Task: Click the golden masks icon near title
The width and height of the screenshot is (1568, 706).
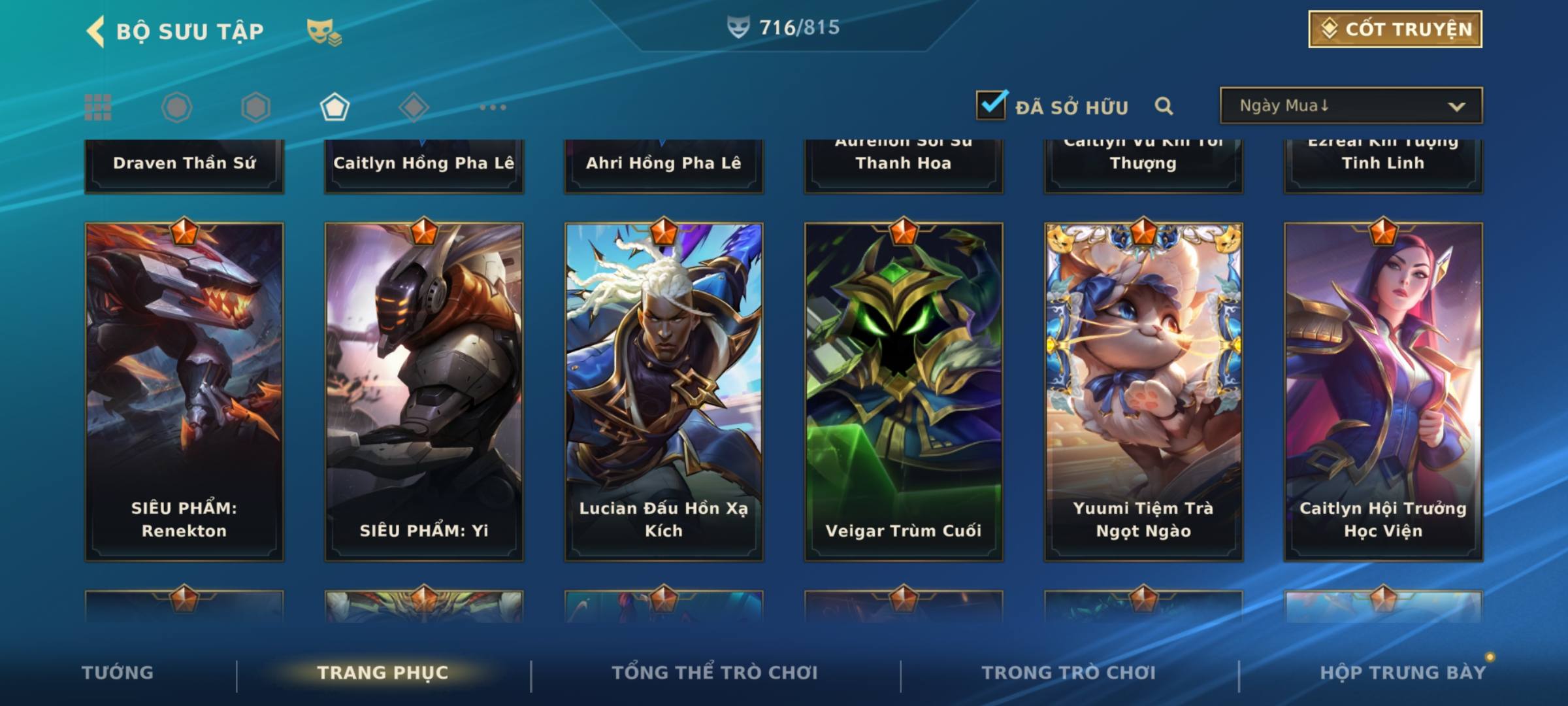Action: pos(323,32)
